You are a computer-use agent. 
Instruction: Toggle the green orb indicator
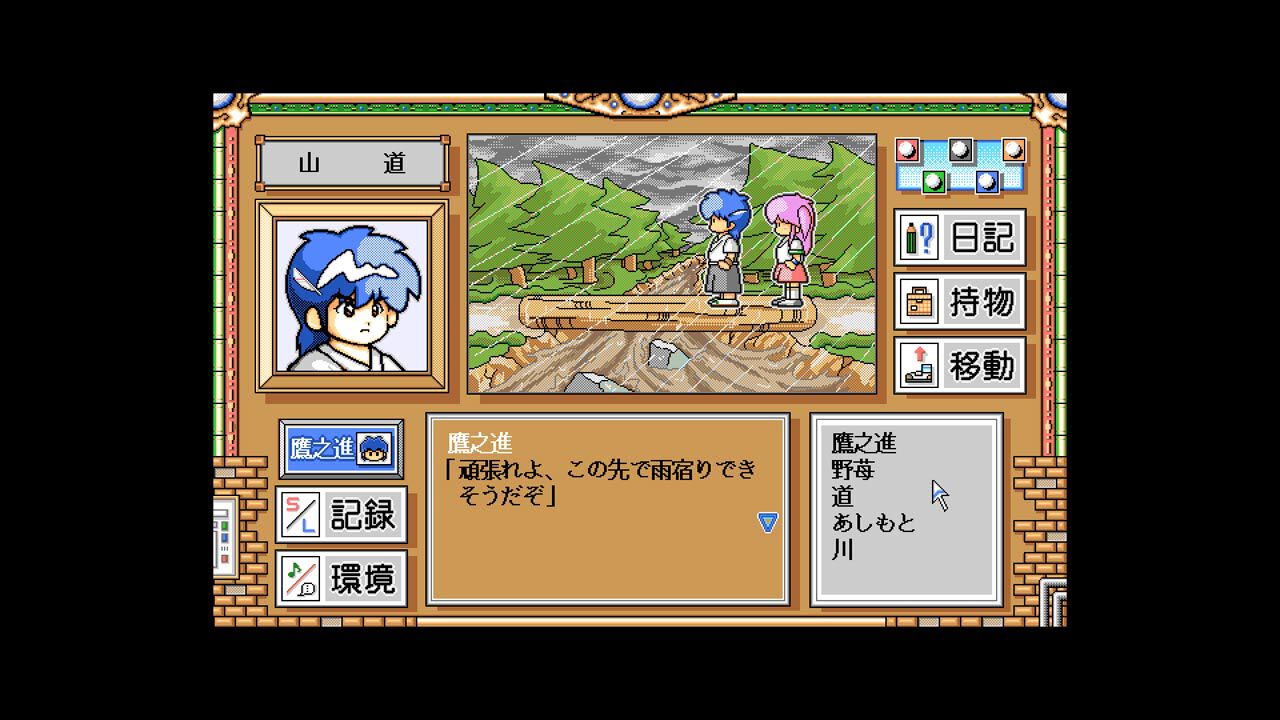[933, 181]
